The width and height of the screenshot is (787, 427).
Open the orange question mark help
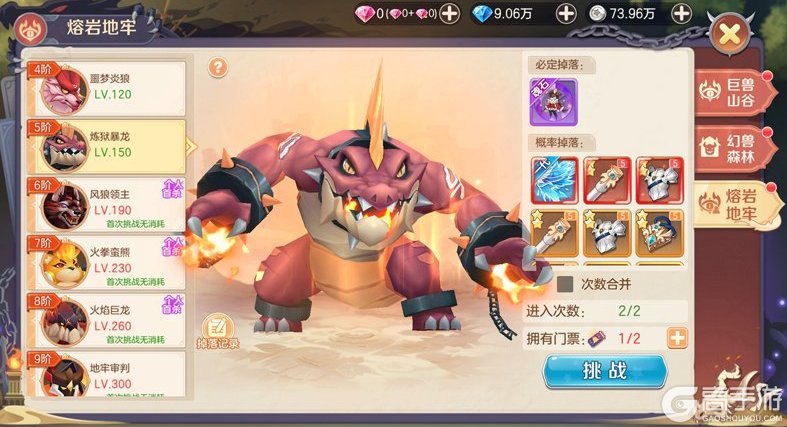(x=218, y=67)
